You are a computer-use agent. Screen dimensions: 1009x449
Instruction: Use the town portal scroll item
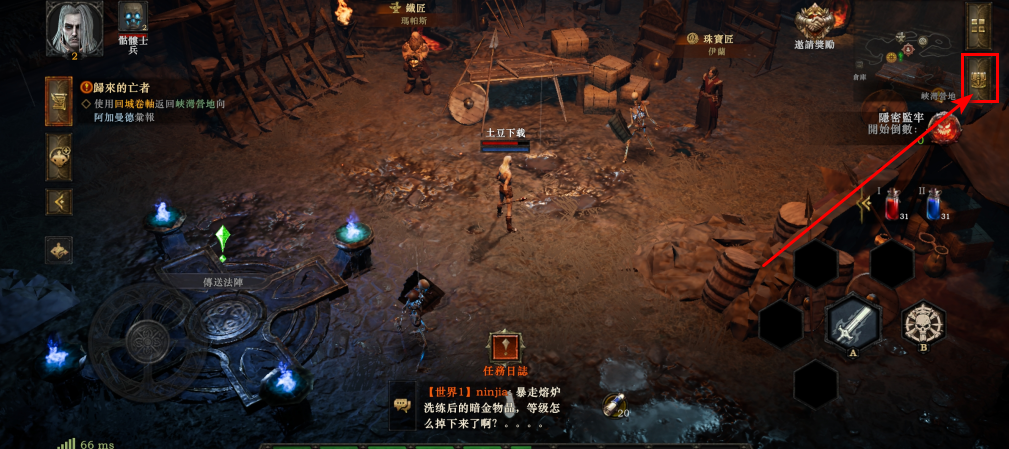point(612,403)
